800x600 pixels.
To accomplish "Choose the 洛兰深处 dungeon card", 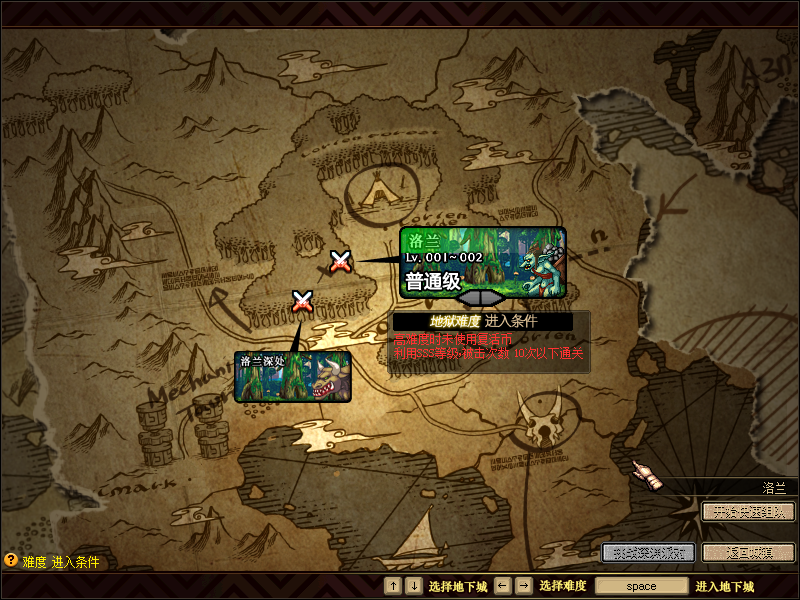I will point(293,376).
